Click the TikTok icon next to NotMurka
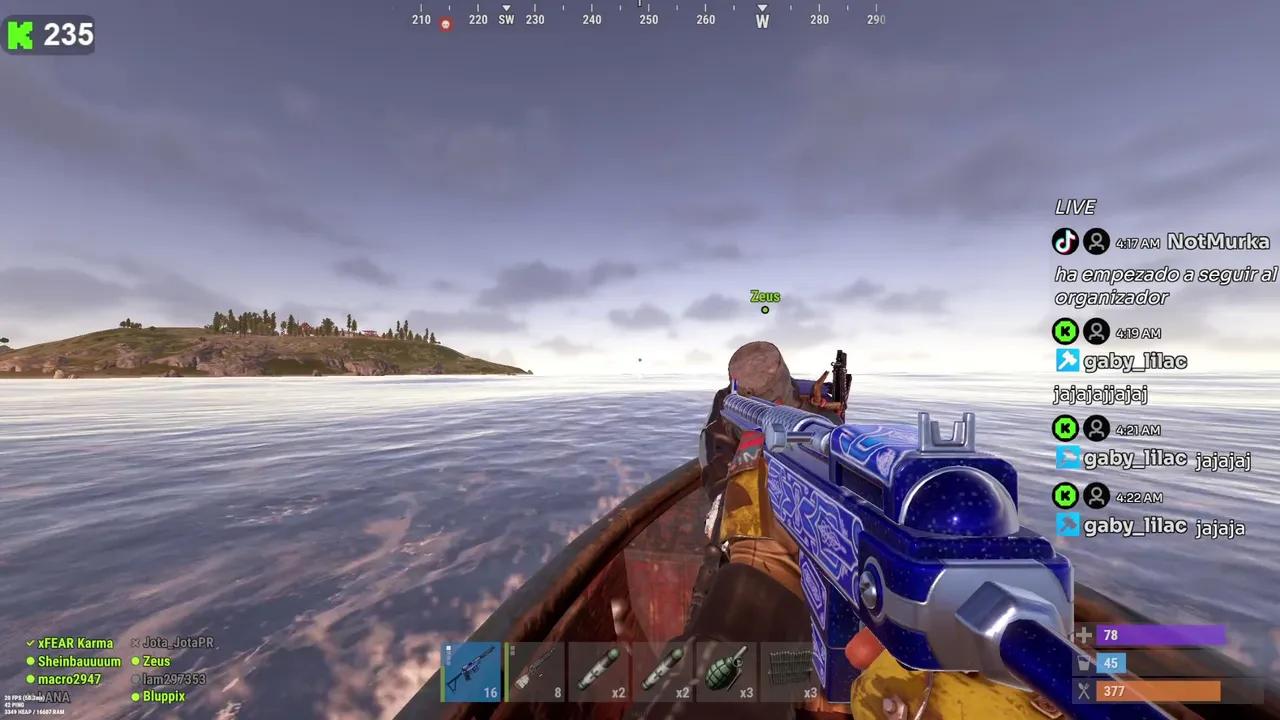1280x720 pixels. pos(1065,241)
